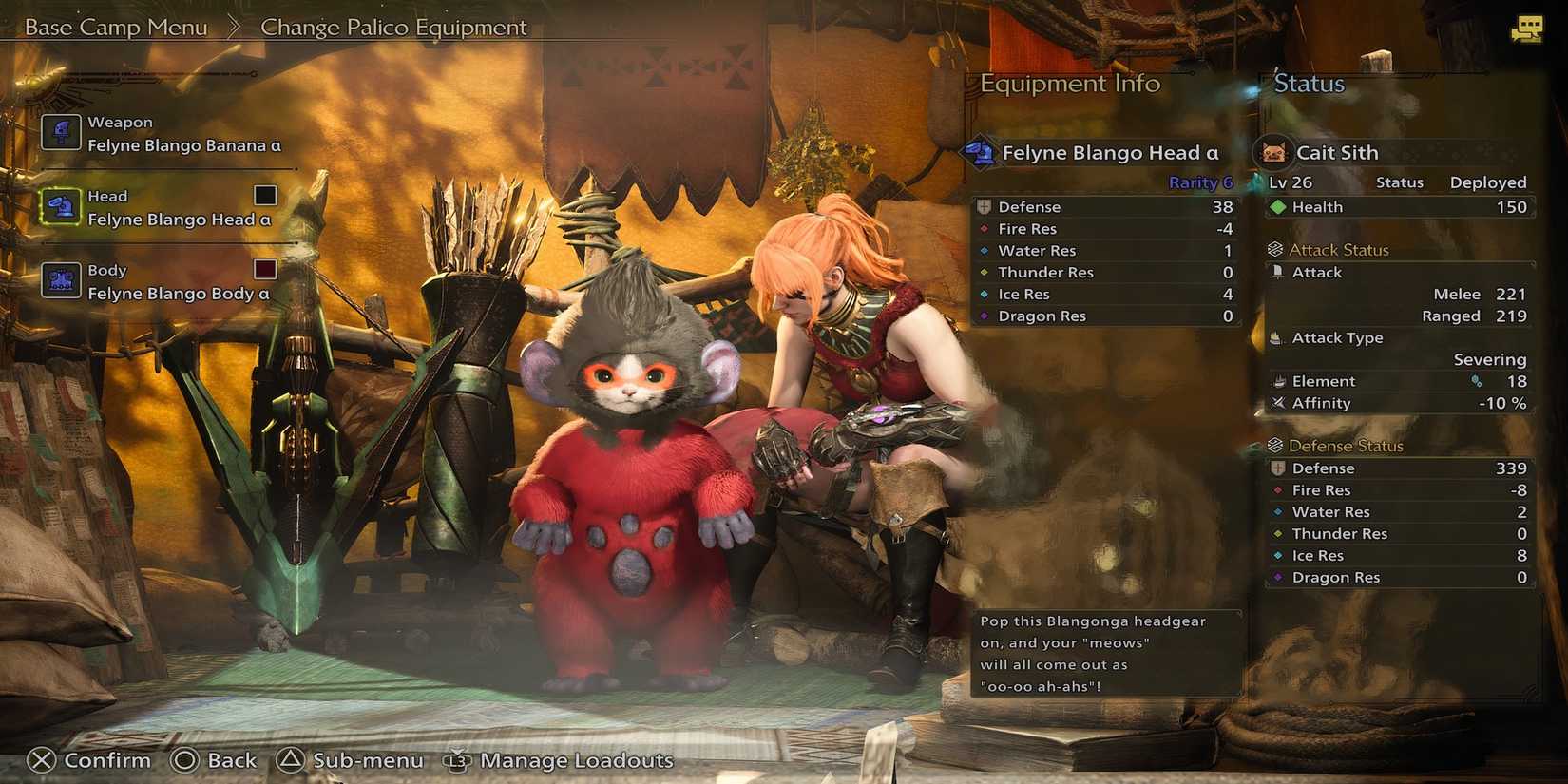Select the Weapon slot icon
The width and height of the screenshot is (1568, 784).
pos(61,132)
